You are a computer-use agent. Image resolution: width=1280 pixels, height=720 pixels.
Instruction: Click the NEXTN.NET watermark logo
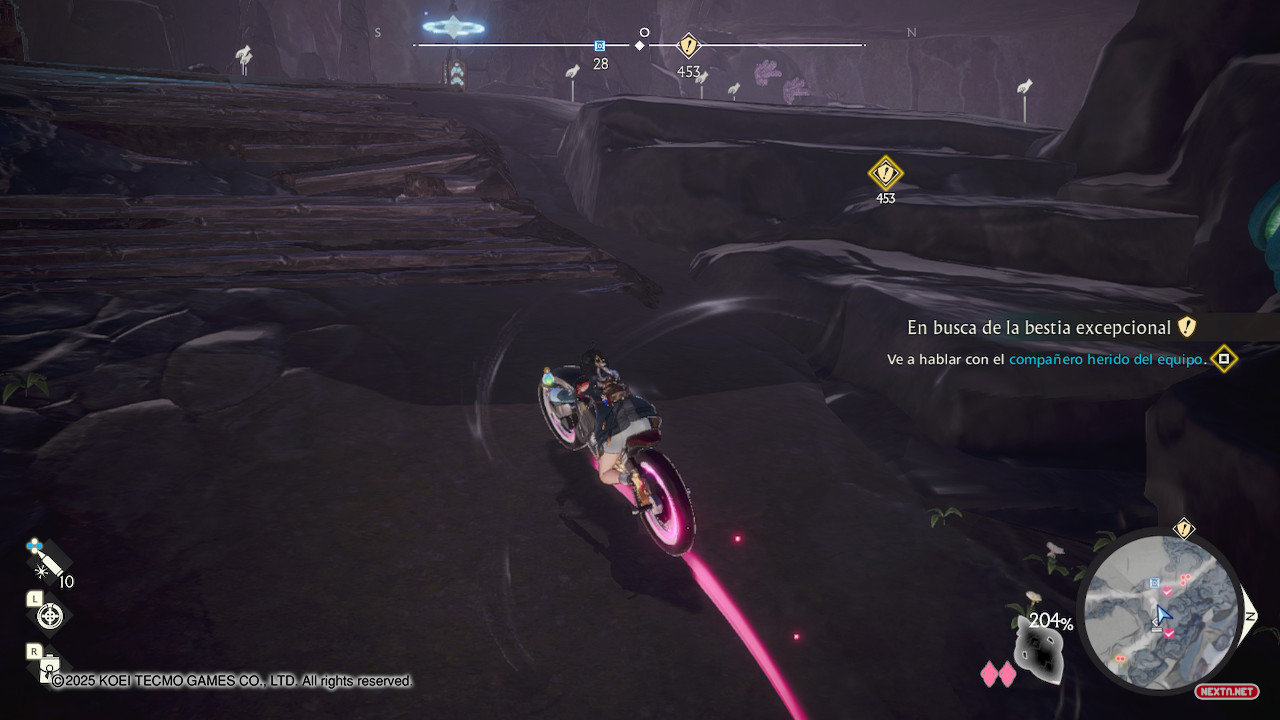pos(1226,691)
